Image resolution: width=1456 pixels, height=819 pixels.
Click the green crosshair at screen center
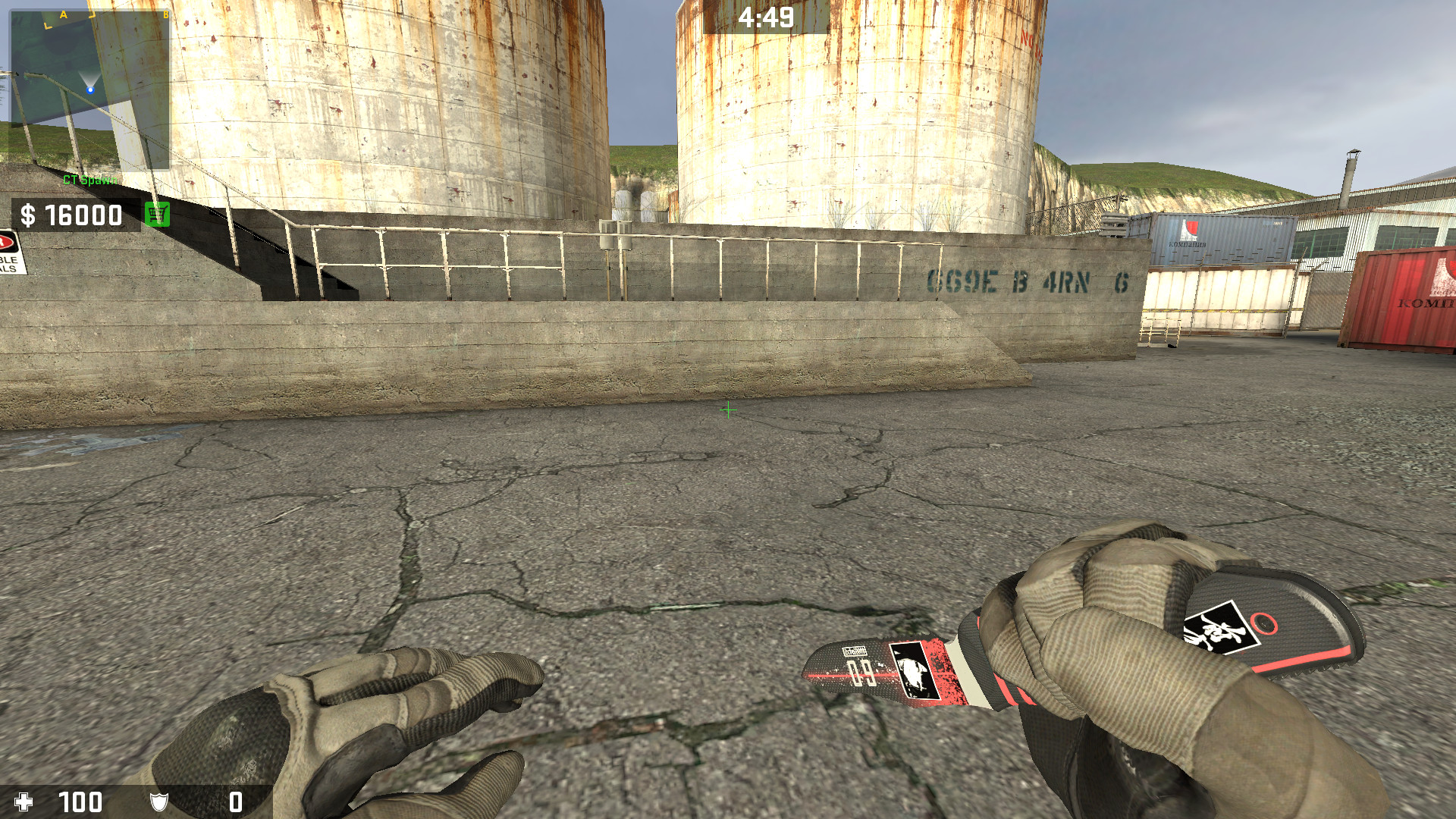click(728, 409)
